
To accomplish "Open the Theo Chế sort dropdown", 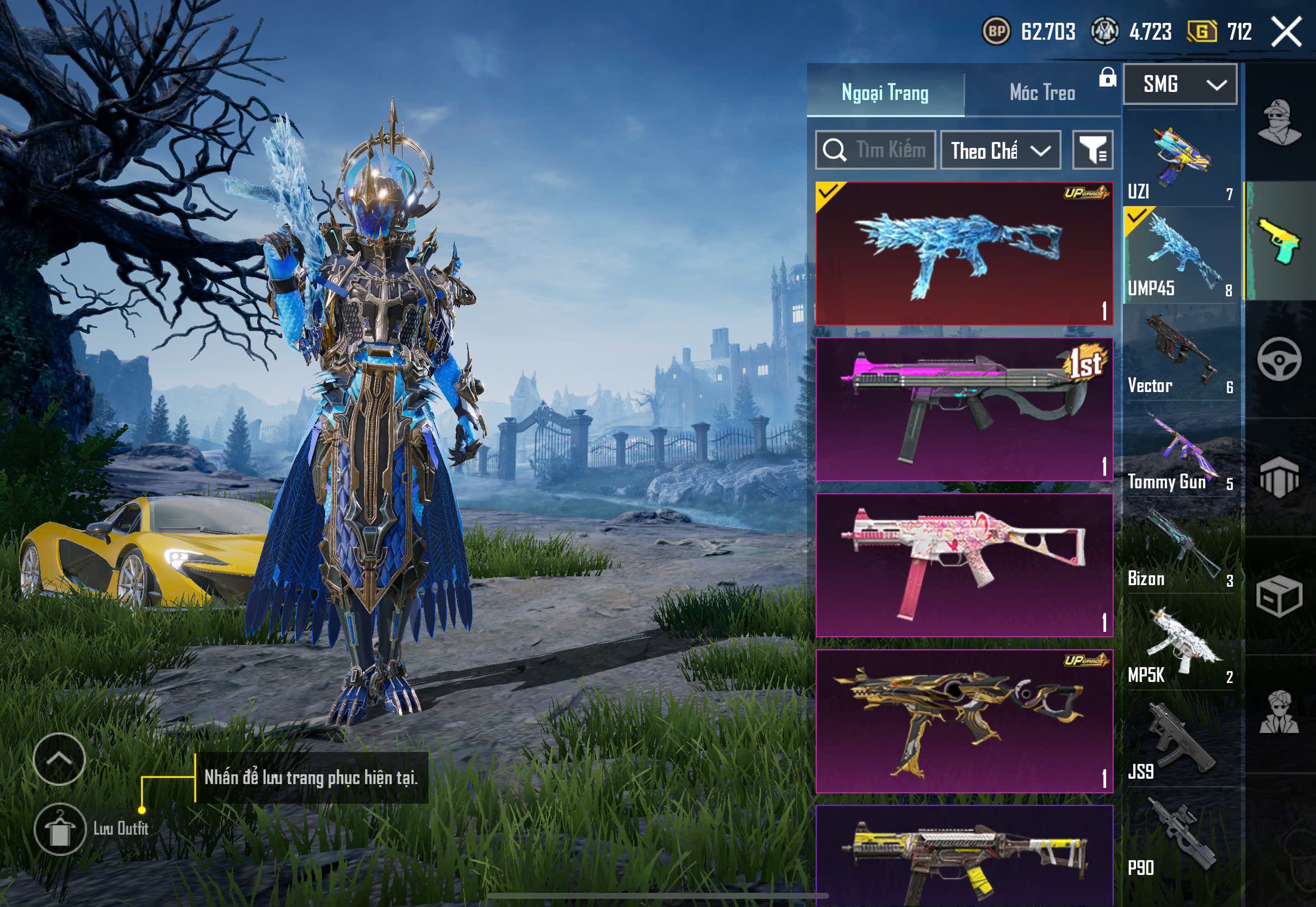I will pyautogui.click(x=1000, y=151).
